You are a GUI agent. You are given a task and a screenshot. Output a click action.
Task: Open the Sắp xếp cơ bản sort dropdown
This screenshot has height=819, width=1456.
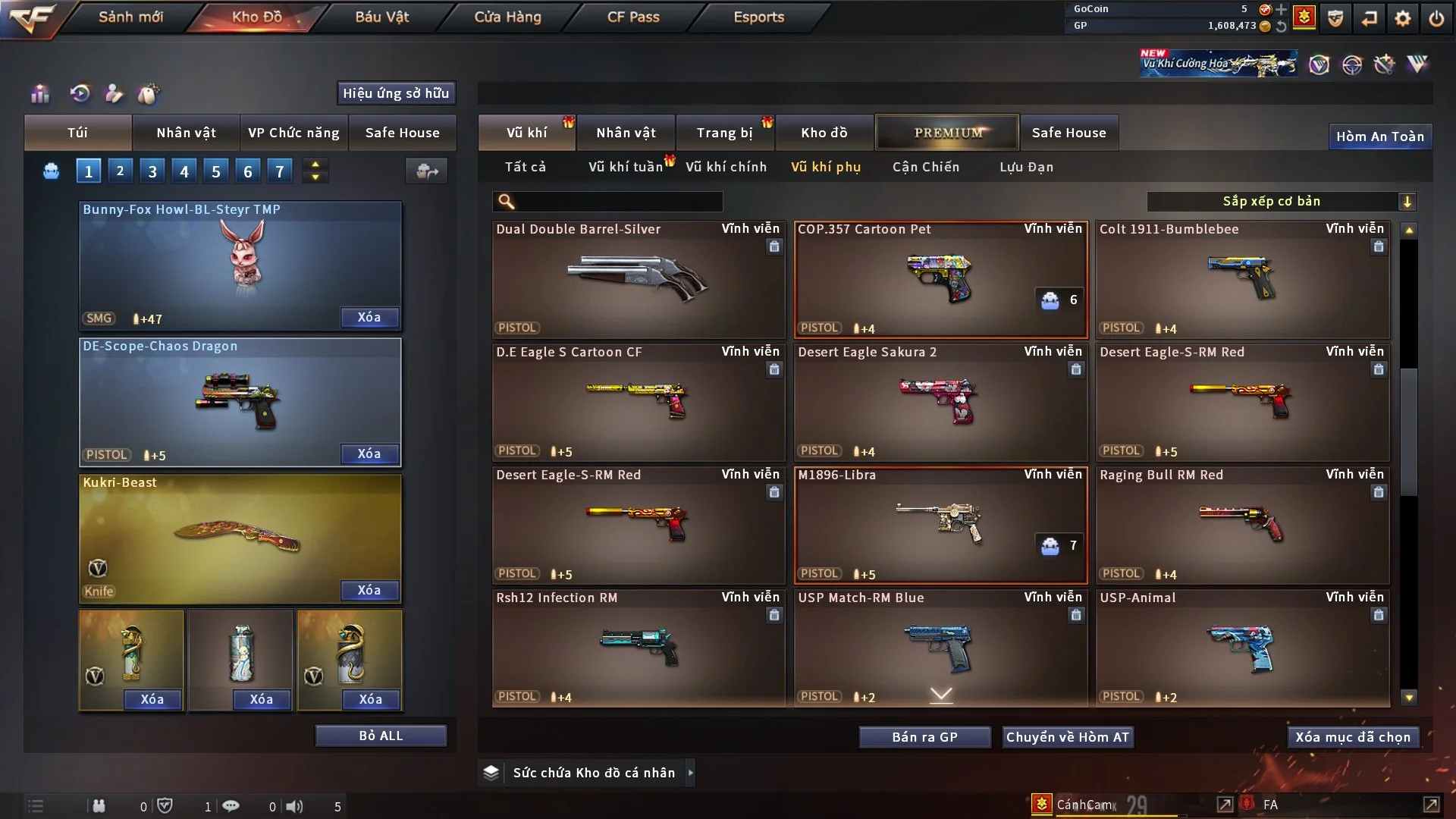pos(1281,201)
